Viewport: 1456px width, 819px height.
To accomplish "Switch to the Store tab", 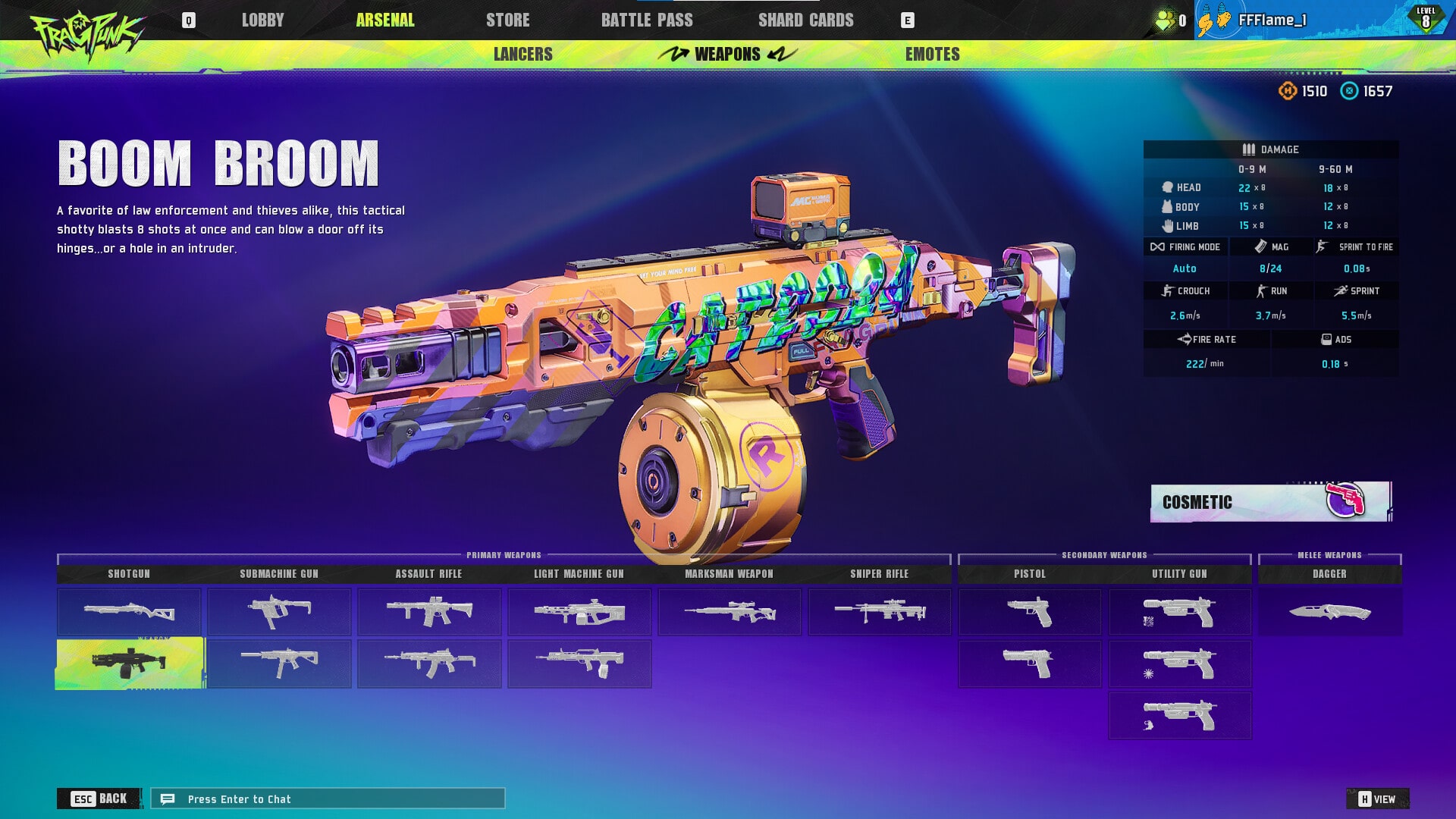I will coord(507,20).
